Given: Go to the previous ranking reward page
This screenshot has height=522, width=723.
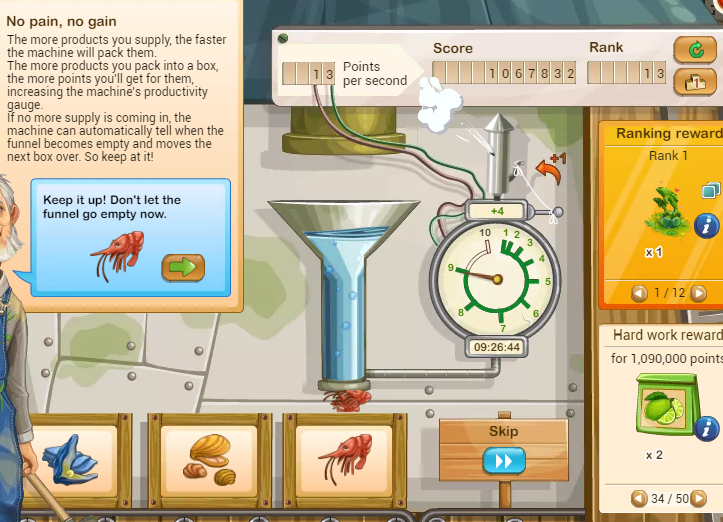Looking at the screenshot, I should point(640,293).
